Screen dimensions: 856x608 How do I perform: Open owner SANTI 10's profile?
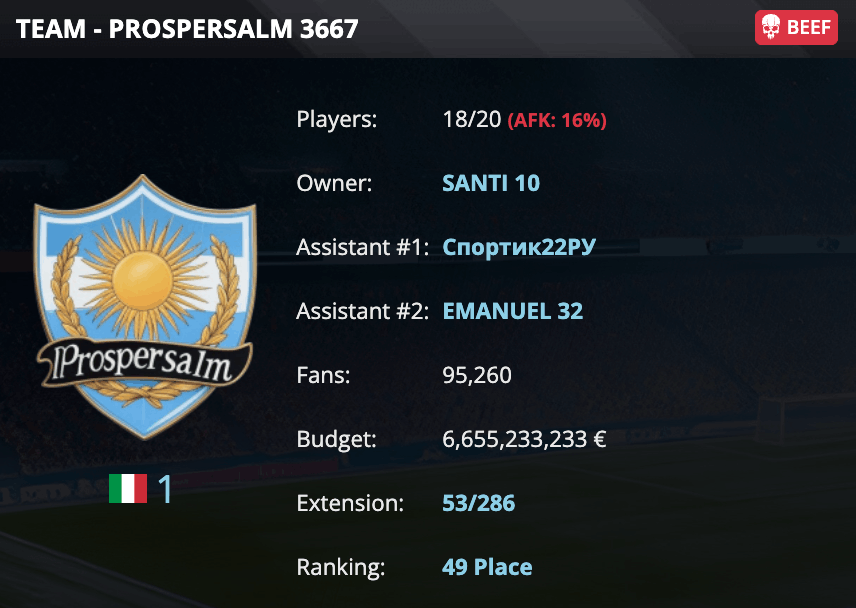point(490,184)
